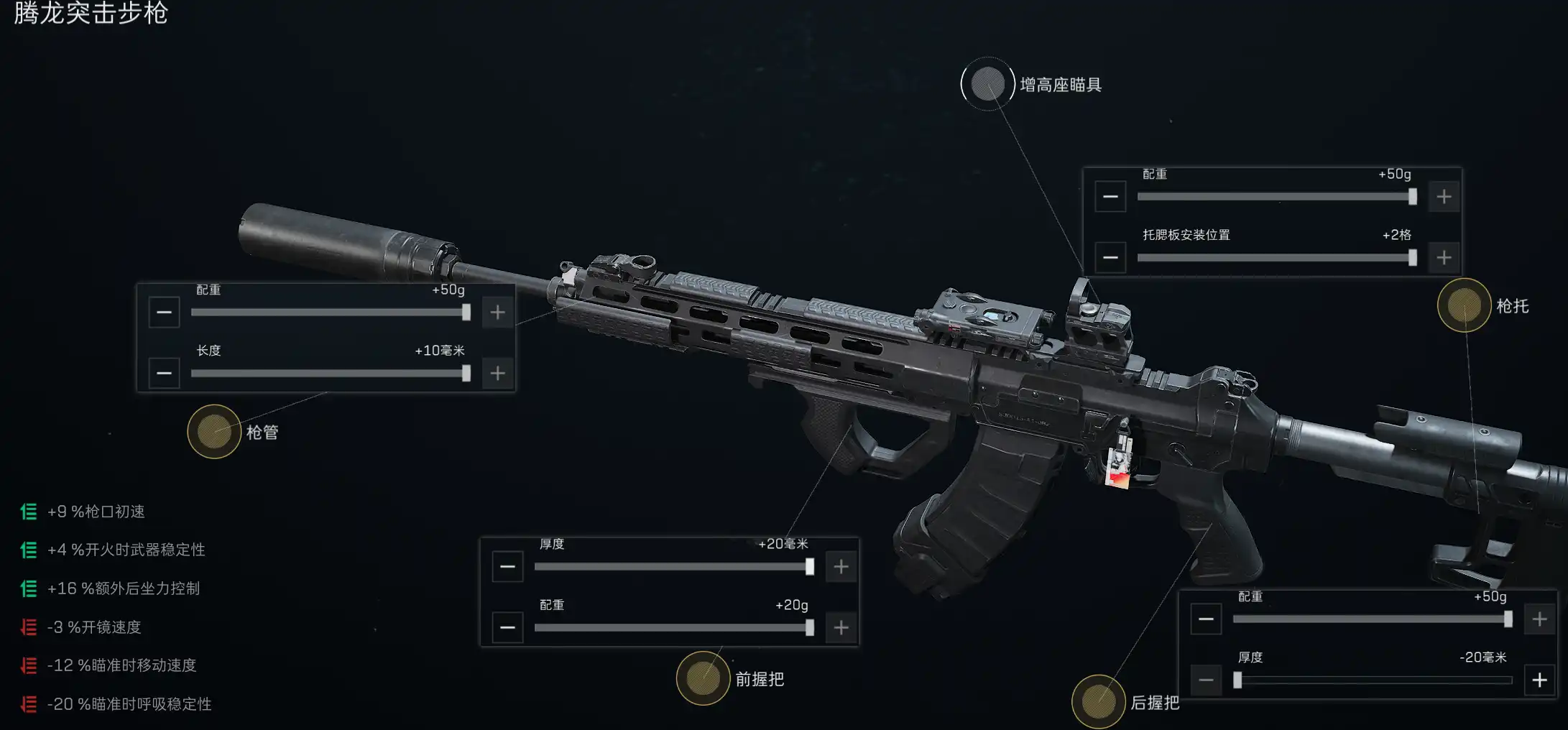Raise stock 配重 weight with plus
The width and height of the screenshot is (1568, 730).
pos(1444,197)
